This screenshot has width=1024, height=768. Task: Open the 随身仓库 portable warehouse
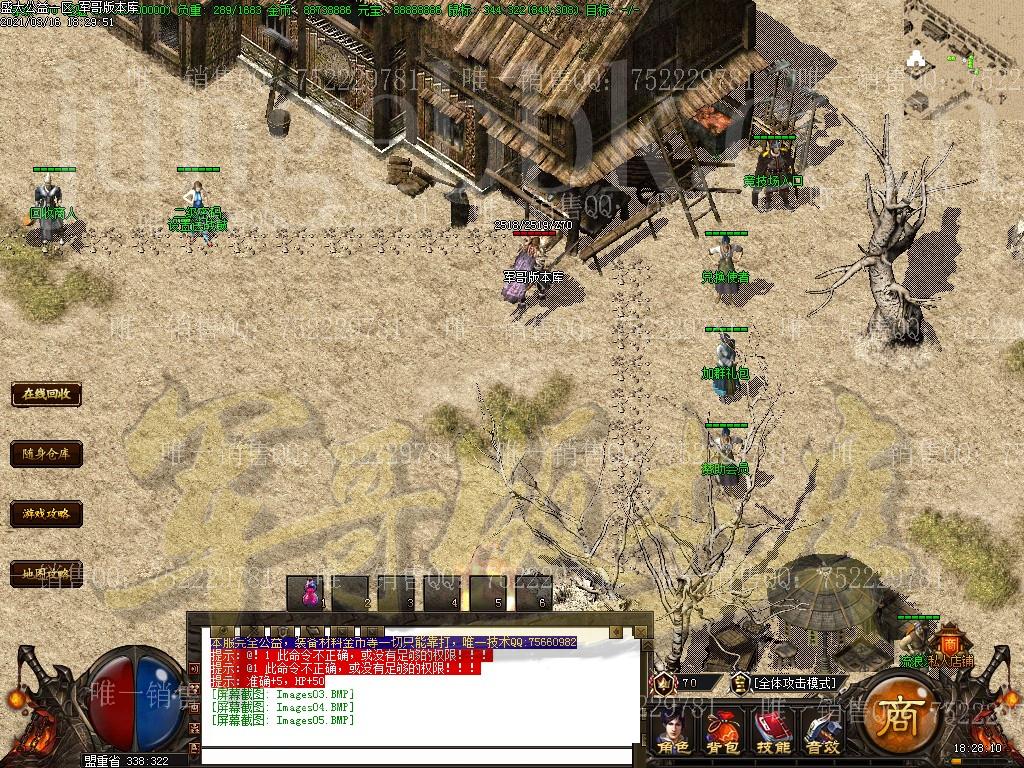(46, 454)
